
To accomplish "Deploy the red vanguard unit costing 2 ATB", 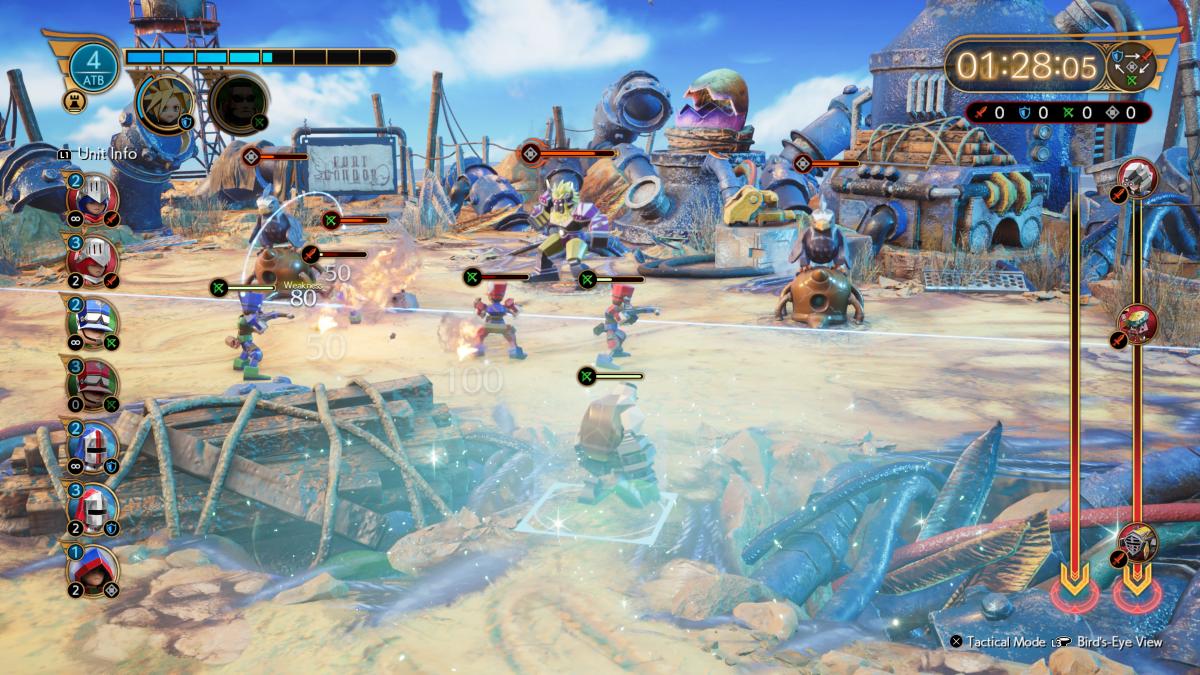I will click(93, 196).
